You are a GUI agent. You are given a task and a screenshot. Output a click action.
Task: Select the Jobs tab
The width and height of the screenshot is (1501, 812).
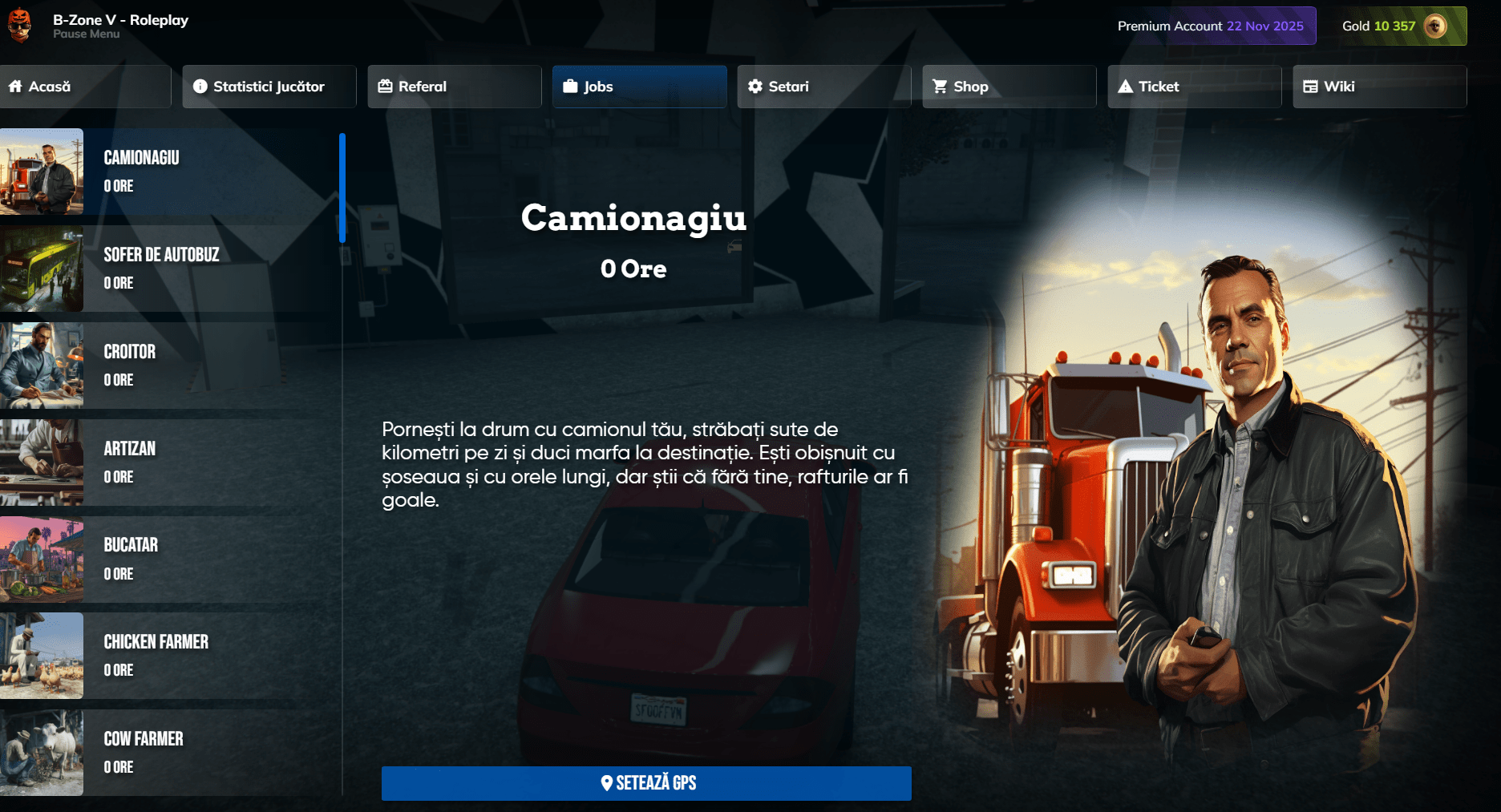639,87
